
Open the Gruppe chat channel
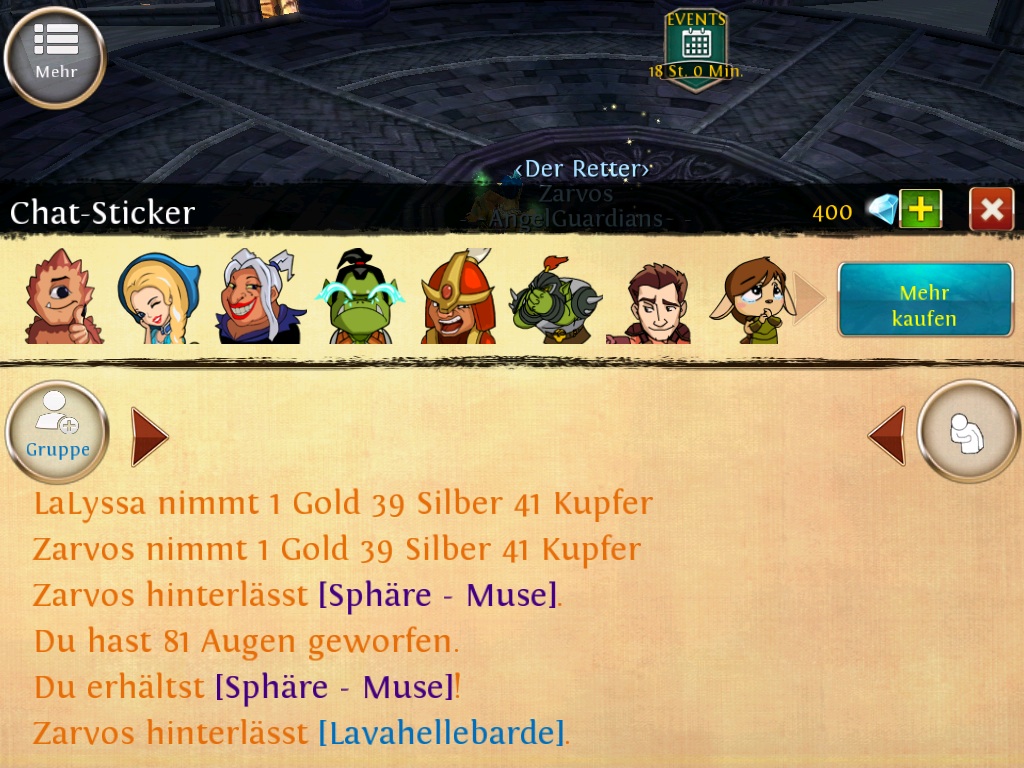[x=57, y=432]
